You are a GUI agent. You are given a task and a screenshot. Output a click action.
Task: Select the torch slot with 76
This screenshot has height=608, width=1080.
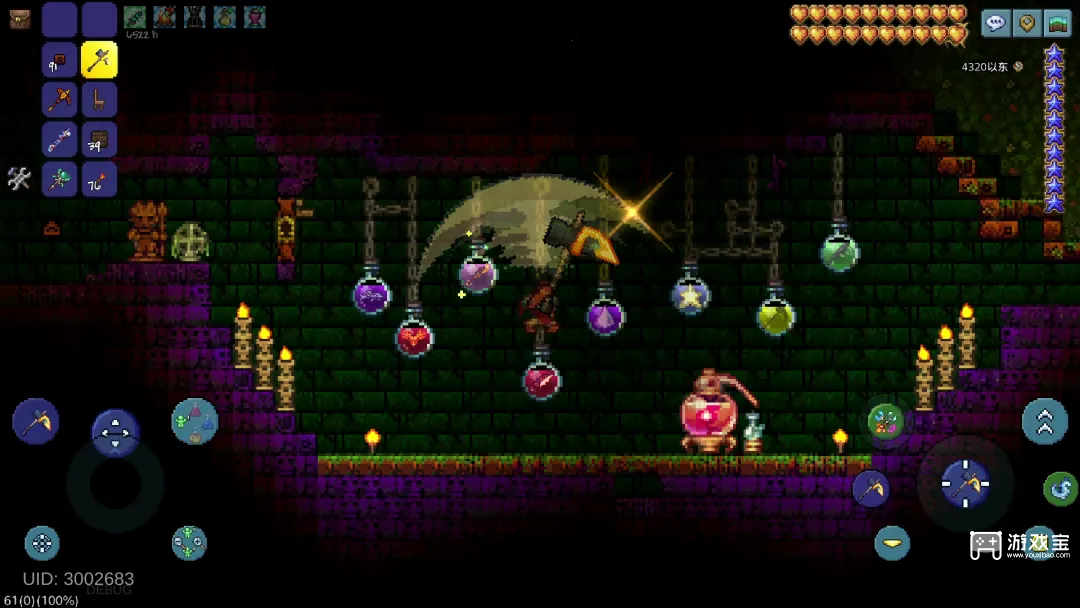99,180
